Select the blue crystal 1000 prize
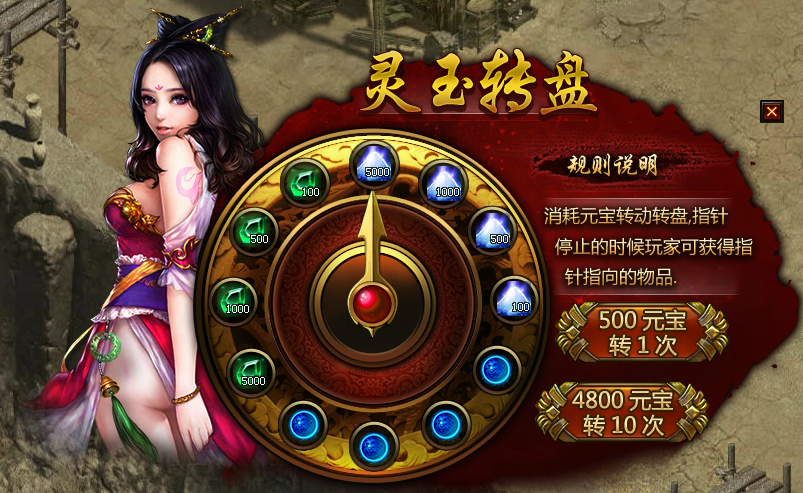The width and height of the screenshot is (803, 493). [444, 182]
